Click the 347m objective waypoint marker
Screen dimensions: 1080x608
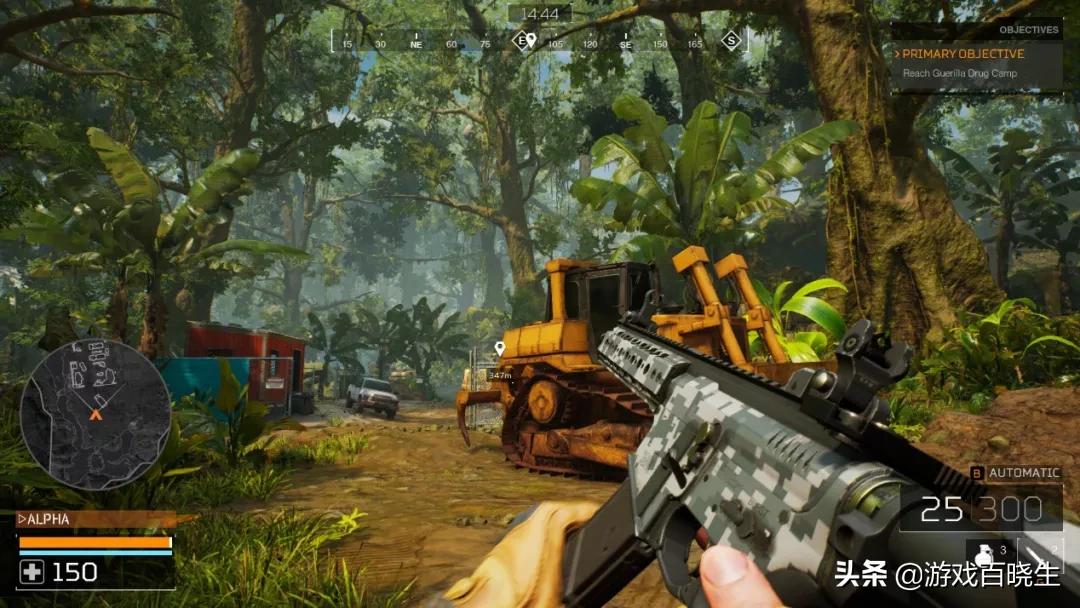pos(499,349)
